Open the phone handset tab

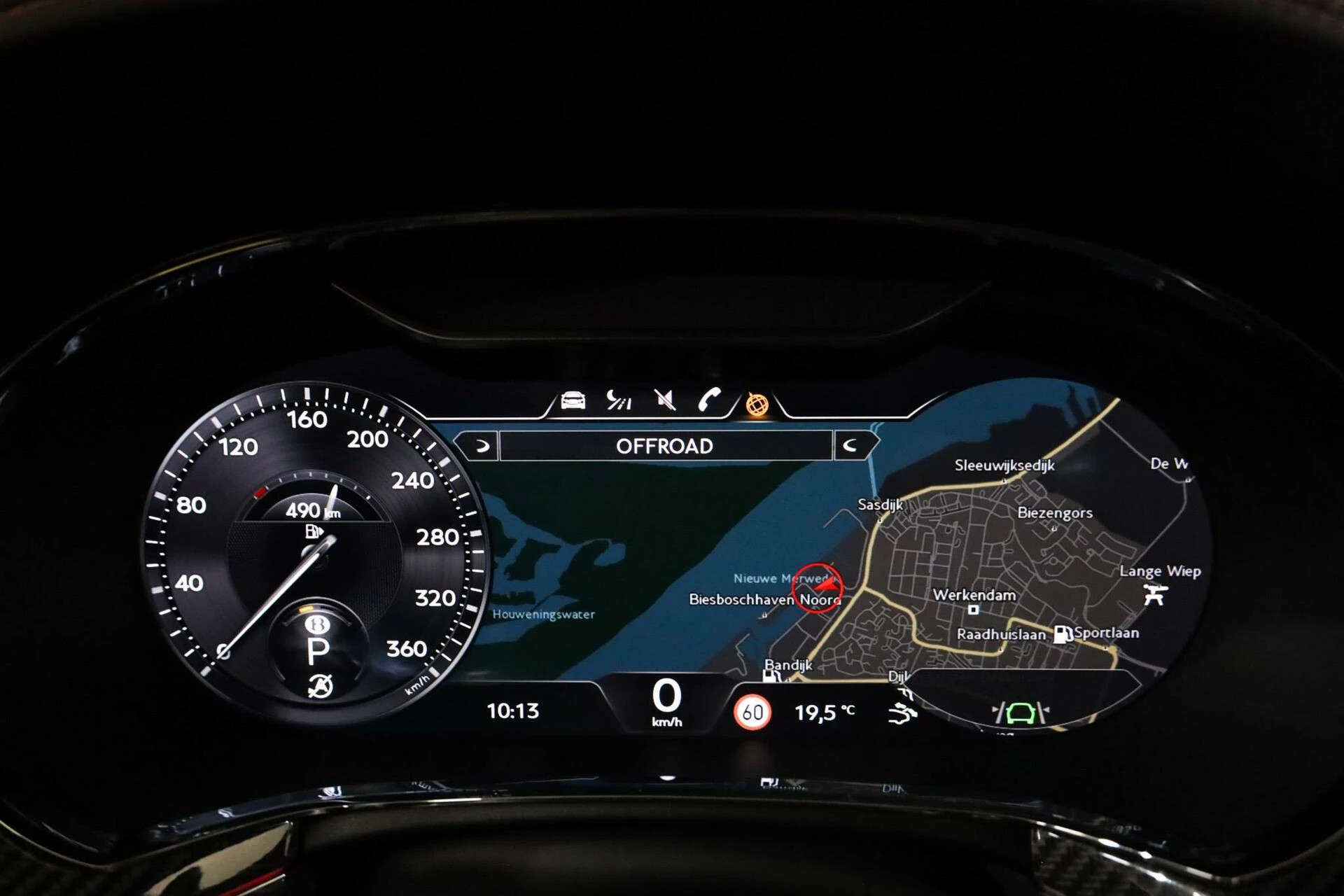coord(710,400)
